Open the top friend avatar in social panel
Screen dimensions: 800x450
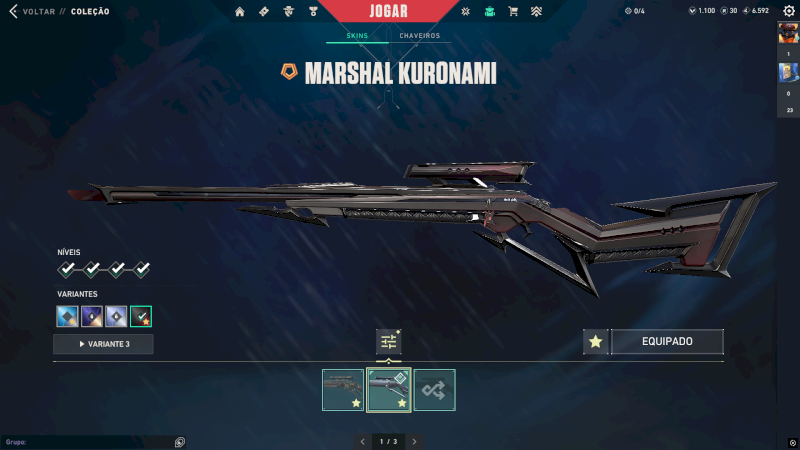[x=788, y=33]
